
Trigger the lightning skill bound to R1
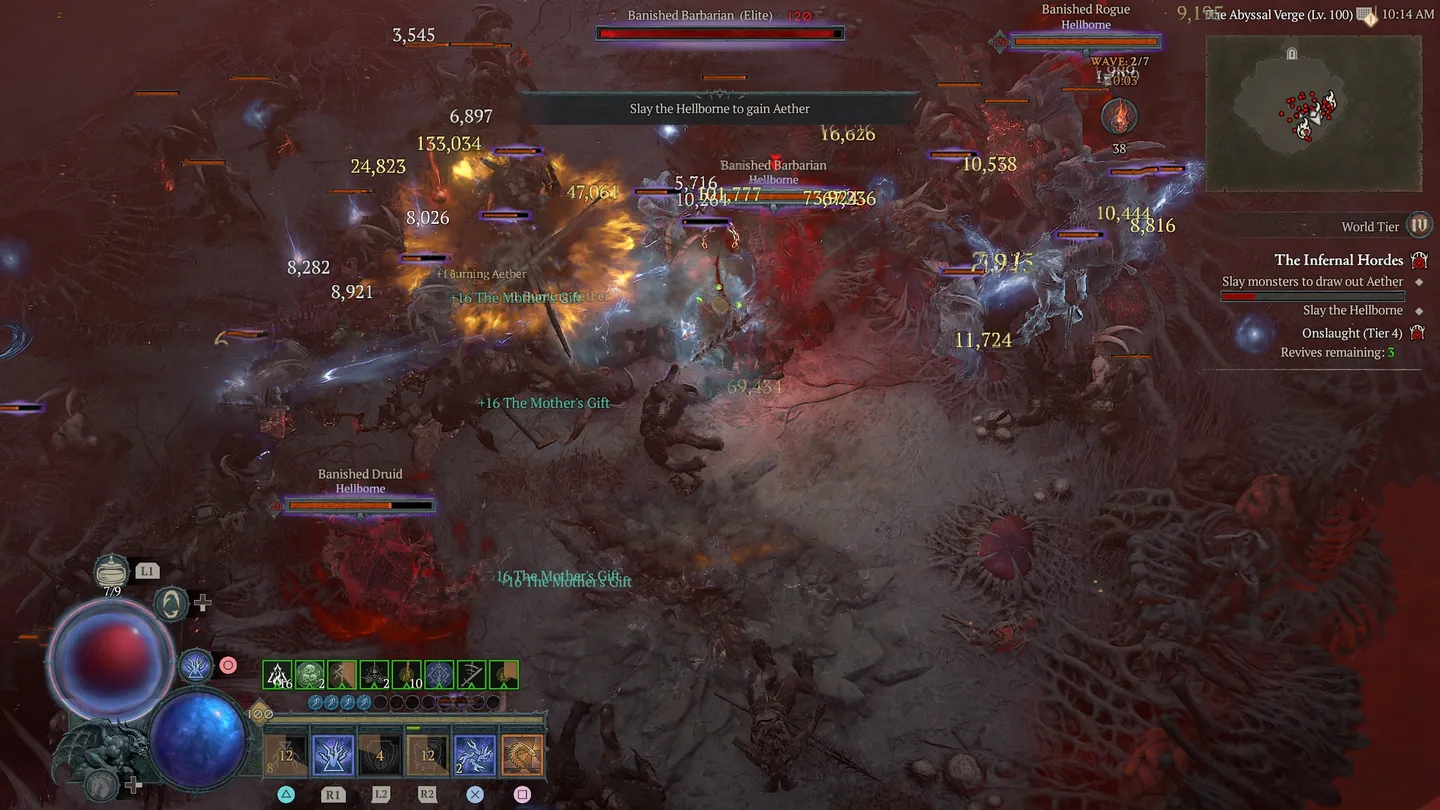(x=333, y=753)
